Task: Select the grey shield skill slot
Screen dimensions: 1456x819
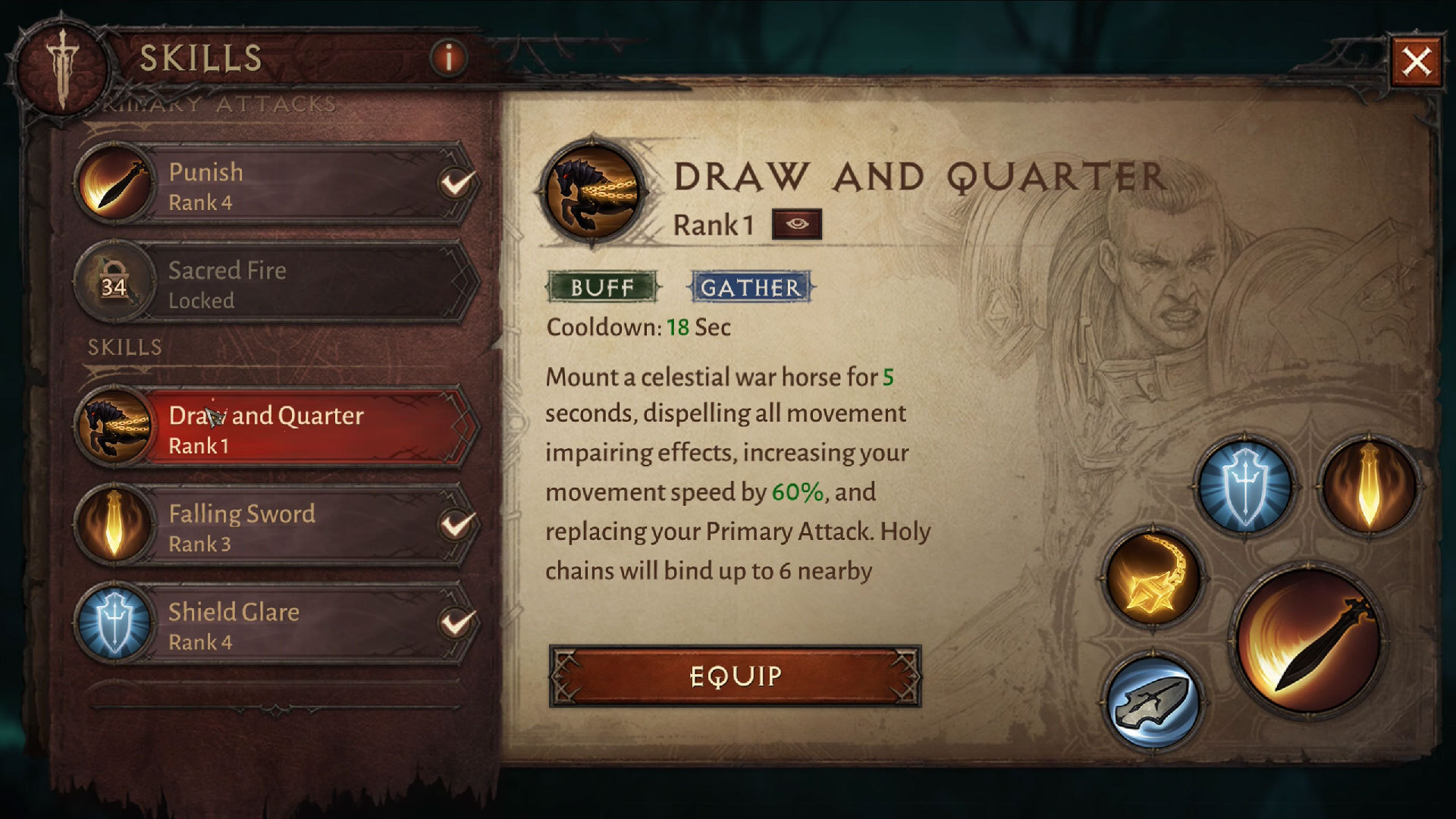Action: [x=1153, y=700]
